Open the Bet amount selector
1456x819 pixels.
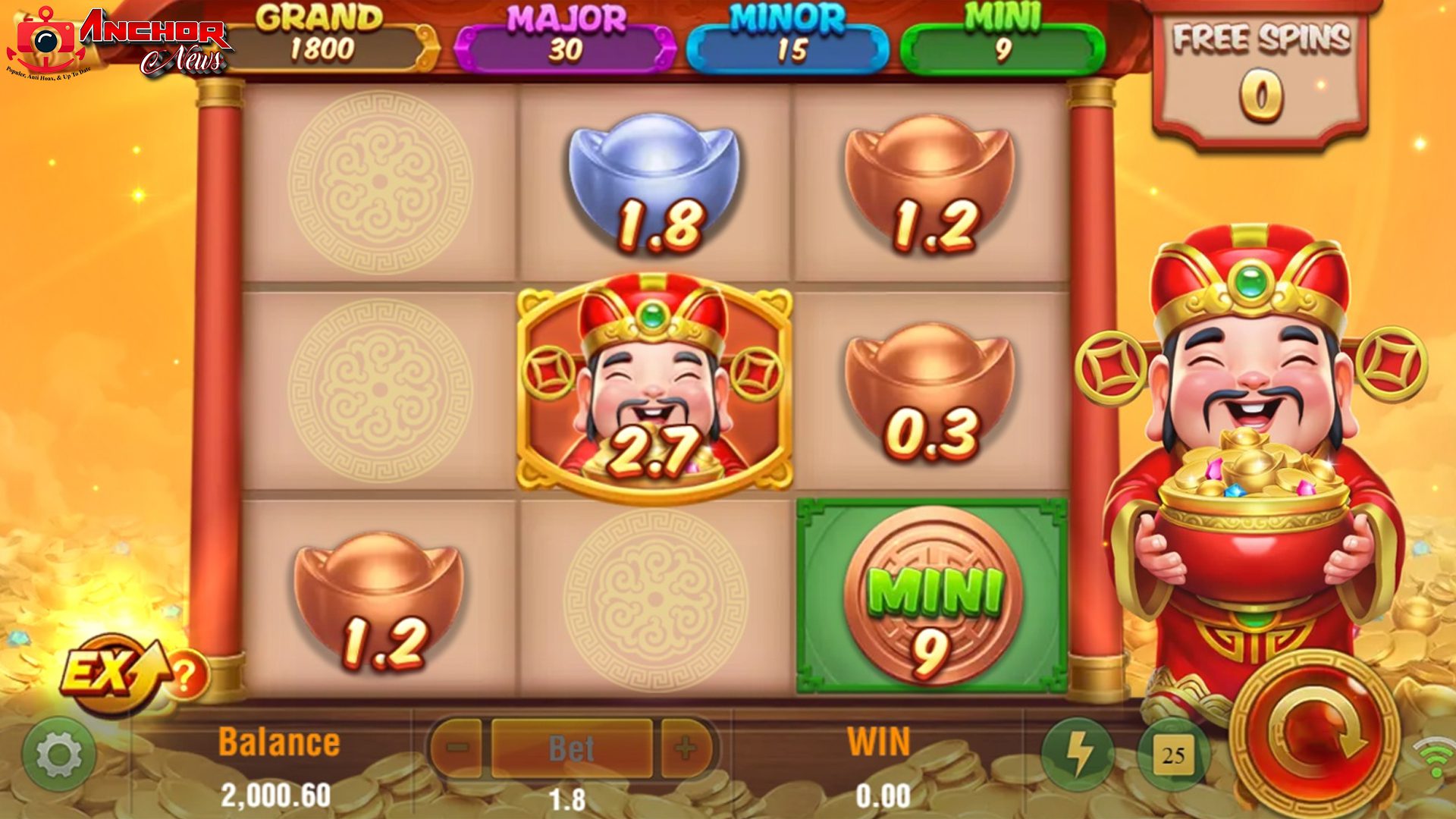tap(573, 749)
